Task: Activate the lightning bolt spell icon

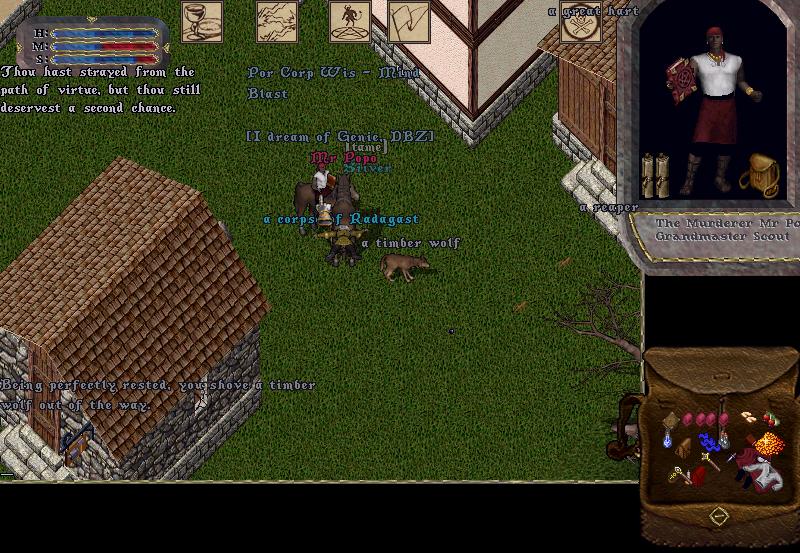Action: (277, 21)
